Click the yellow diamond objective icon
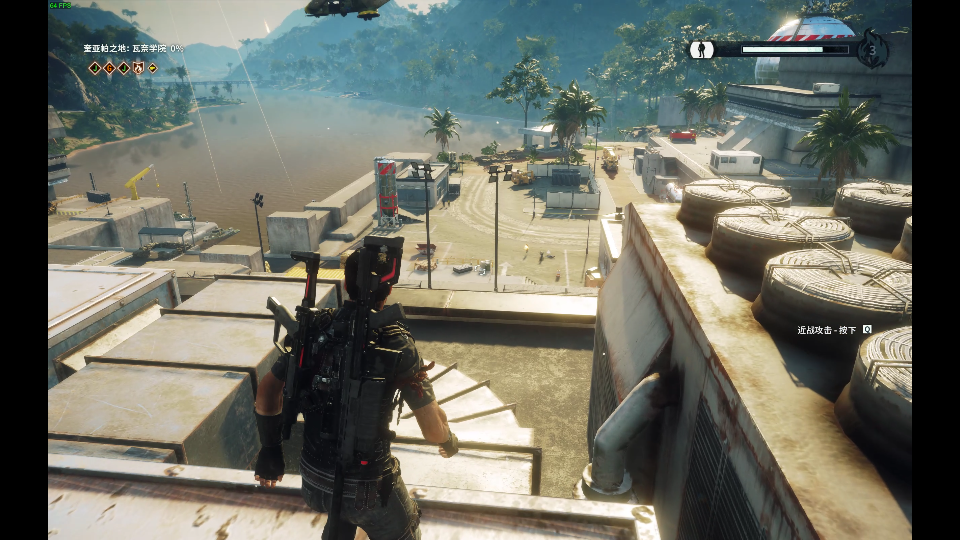This screenshot has height=540, width=960. click(x=152, y=68)
